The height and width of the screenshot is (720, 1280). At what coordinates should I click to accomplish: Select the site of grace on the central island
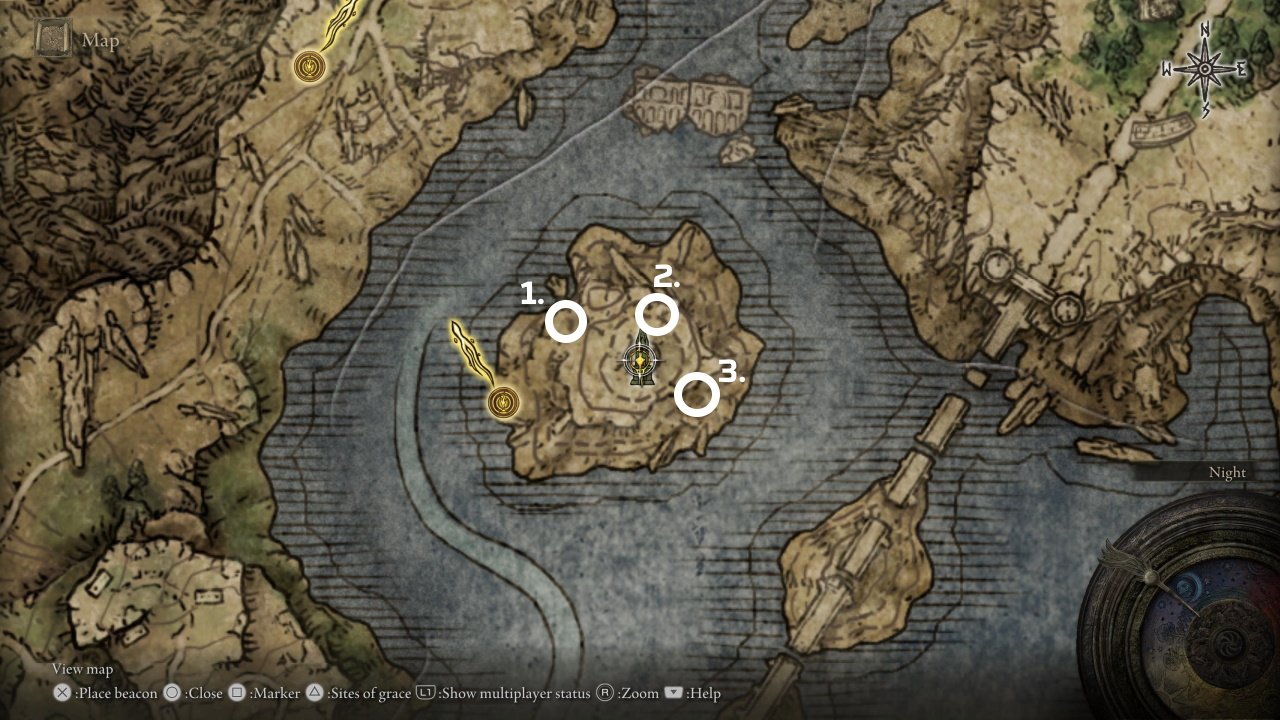tap(504, 402)
